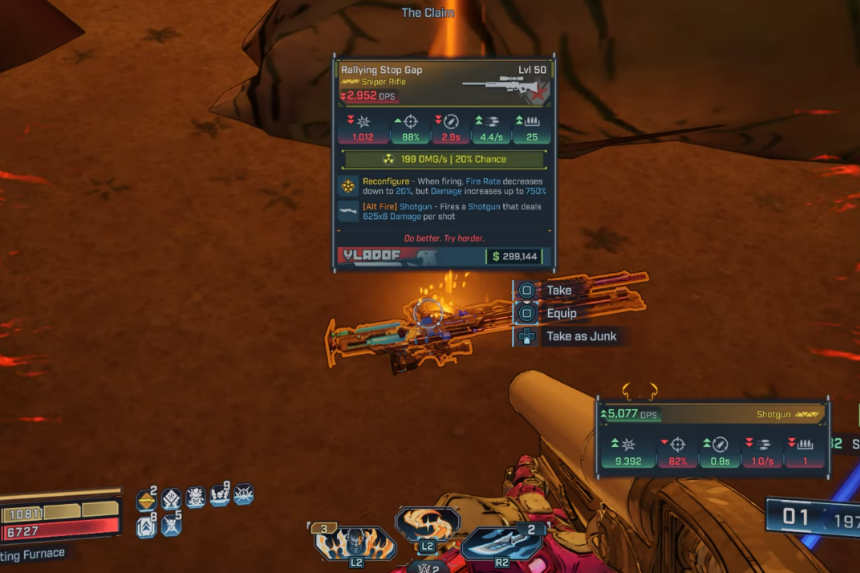Select the blade ability icon

(501, 542)
